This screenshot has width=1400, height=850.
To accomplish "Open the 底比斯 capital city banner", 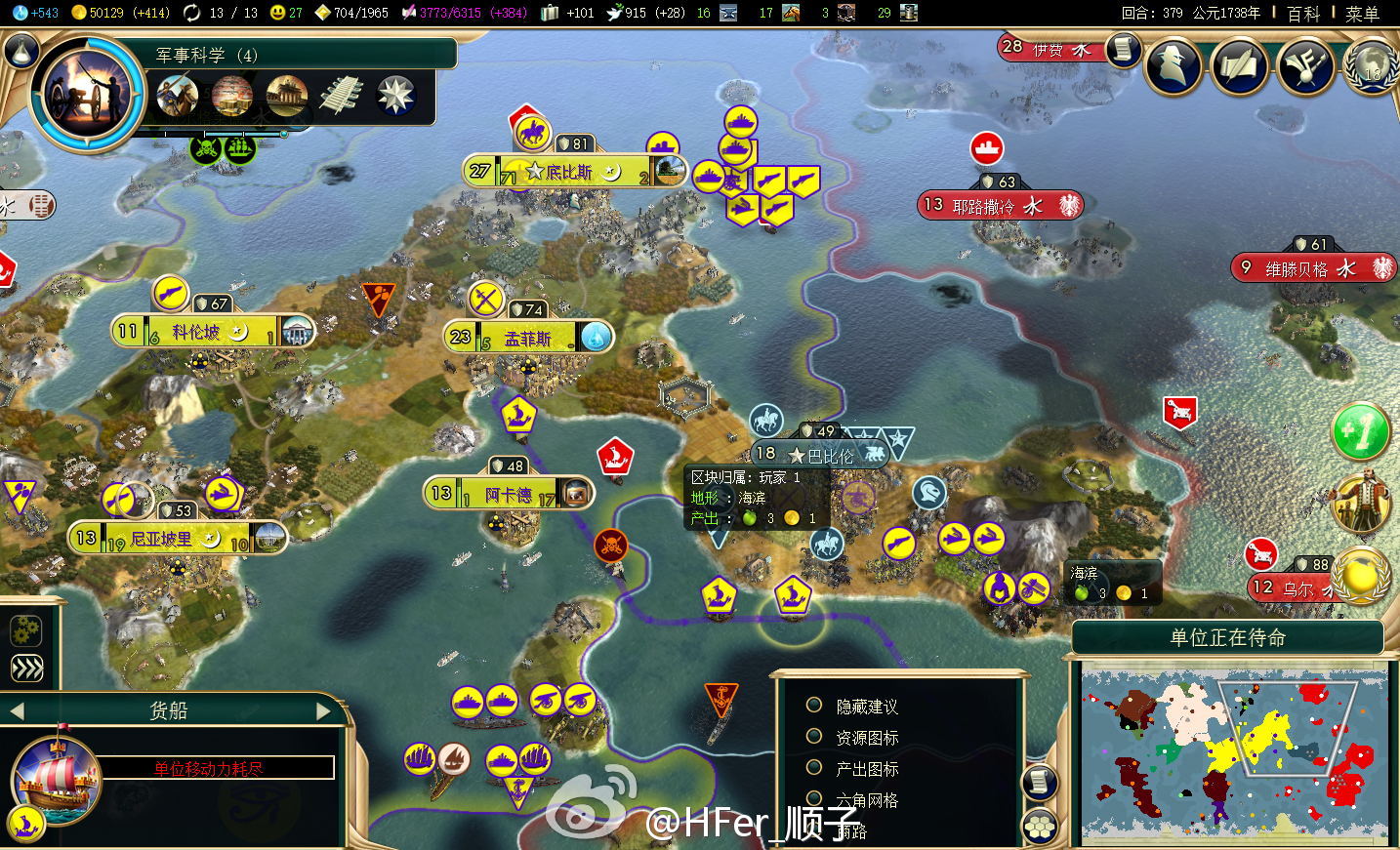I will 568,173.
